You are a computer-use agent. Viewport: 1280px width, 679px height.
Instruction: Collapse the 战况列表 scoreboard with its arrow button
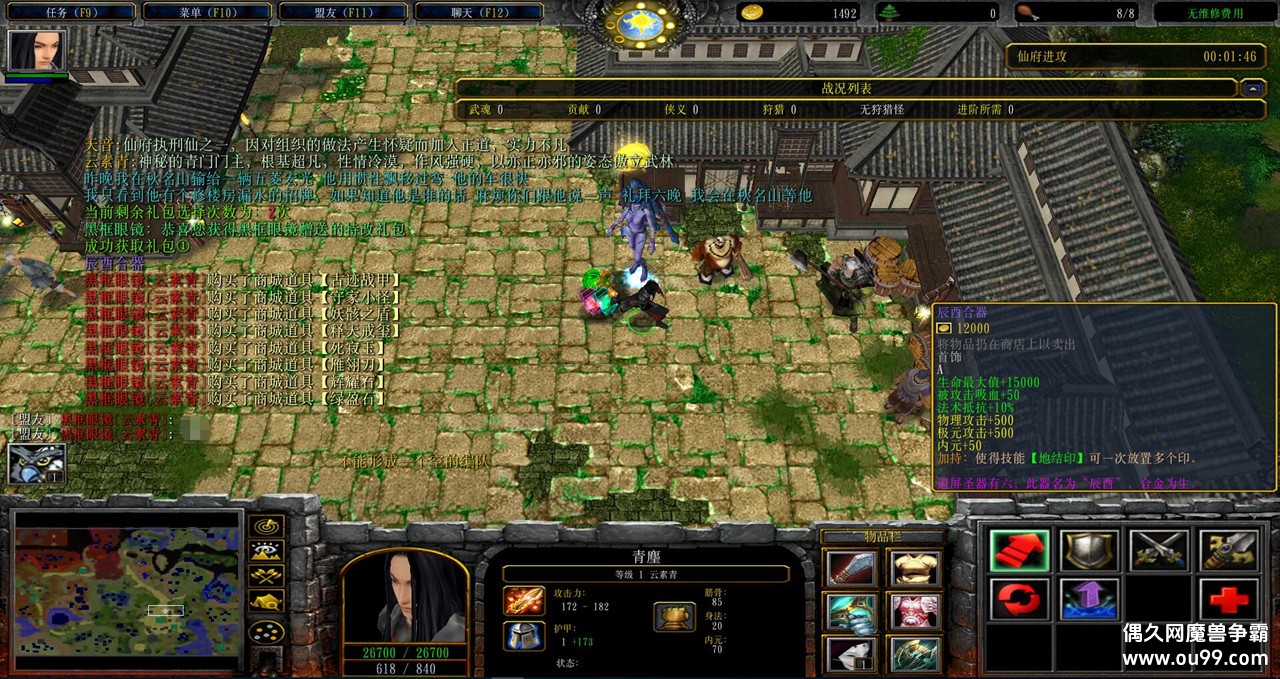pos(1252,88)
